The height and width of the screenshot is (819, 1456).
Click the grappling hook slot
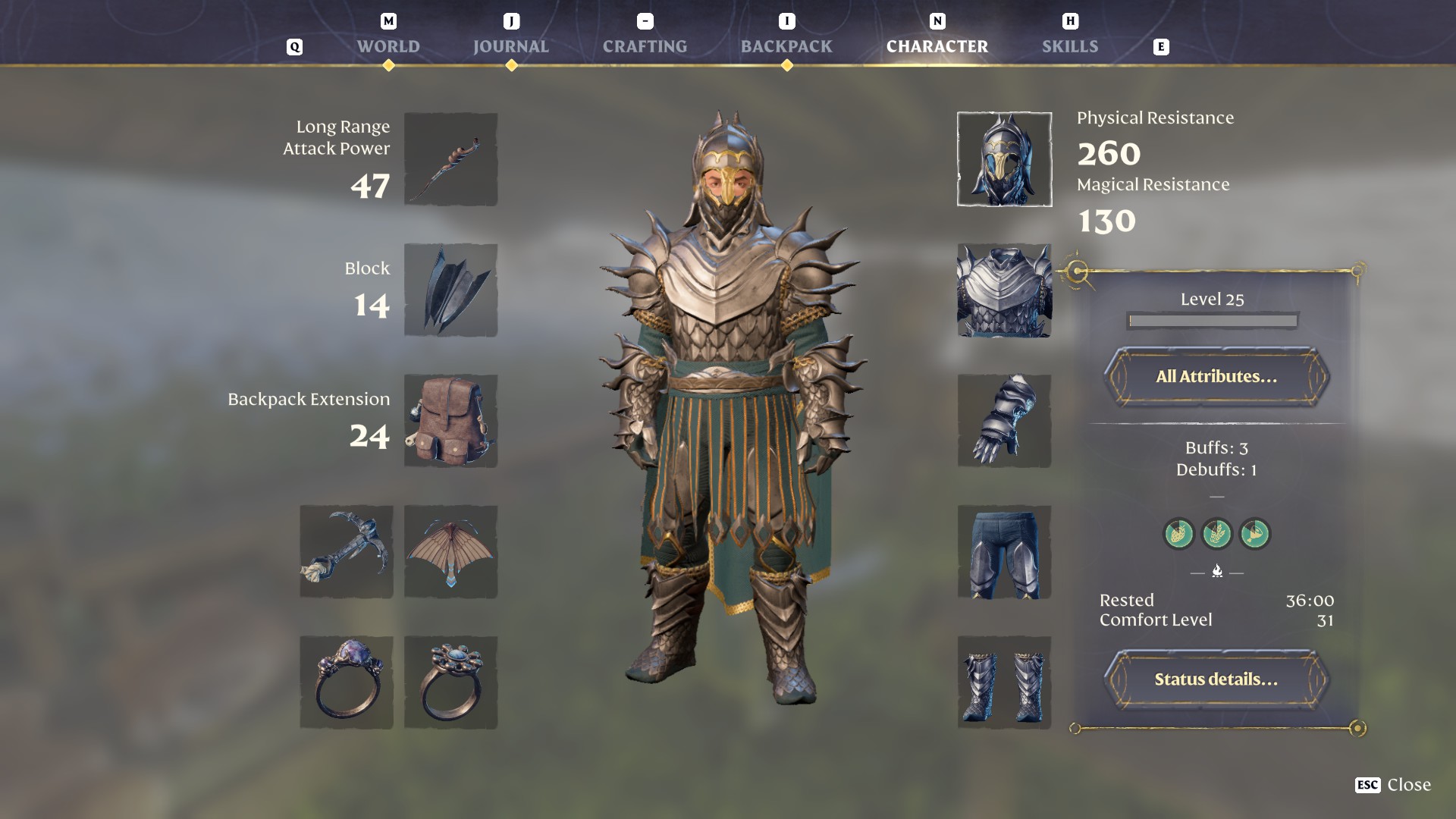347,552
